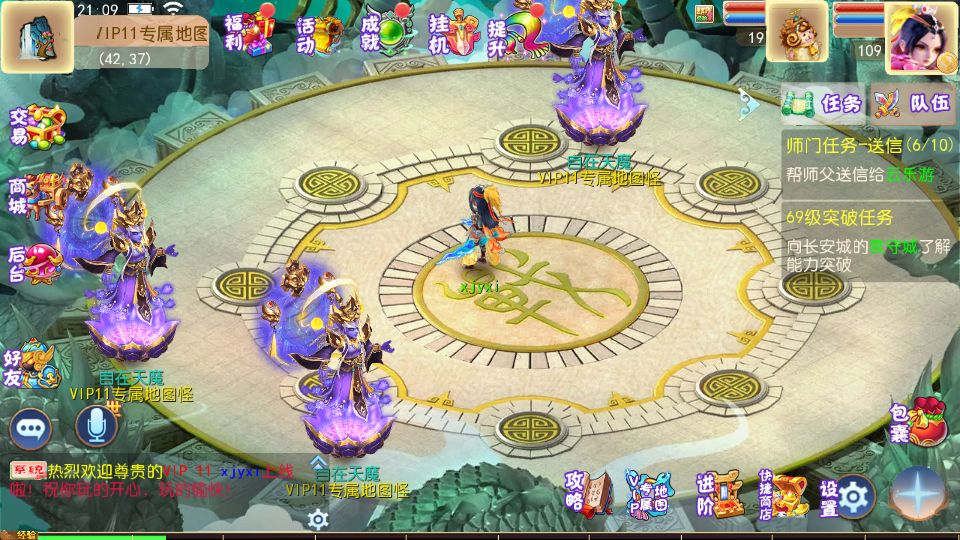Show the 成就 achievements panel
The height and width of the screenshot is (540, 960).
pos(385,34)
